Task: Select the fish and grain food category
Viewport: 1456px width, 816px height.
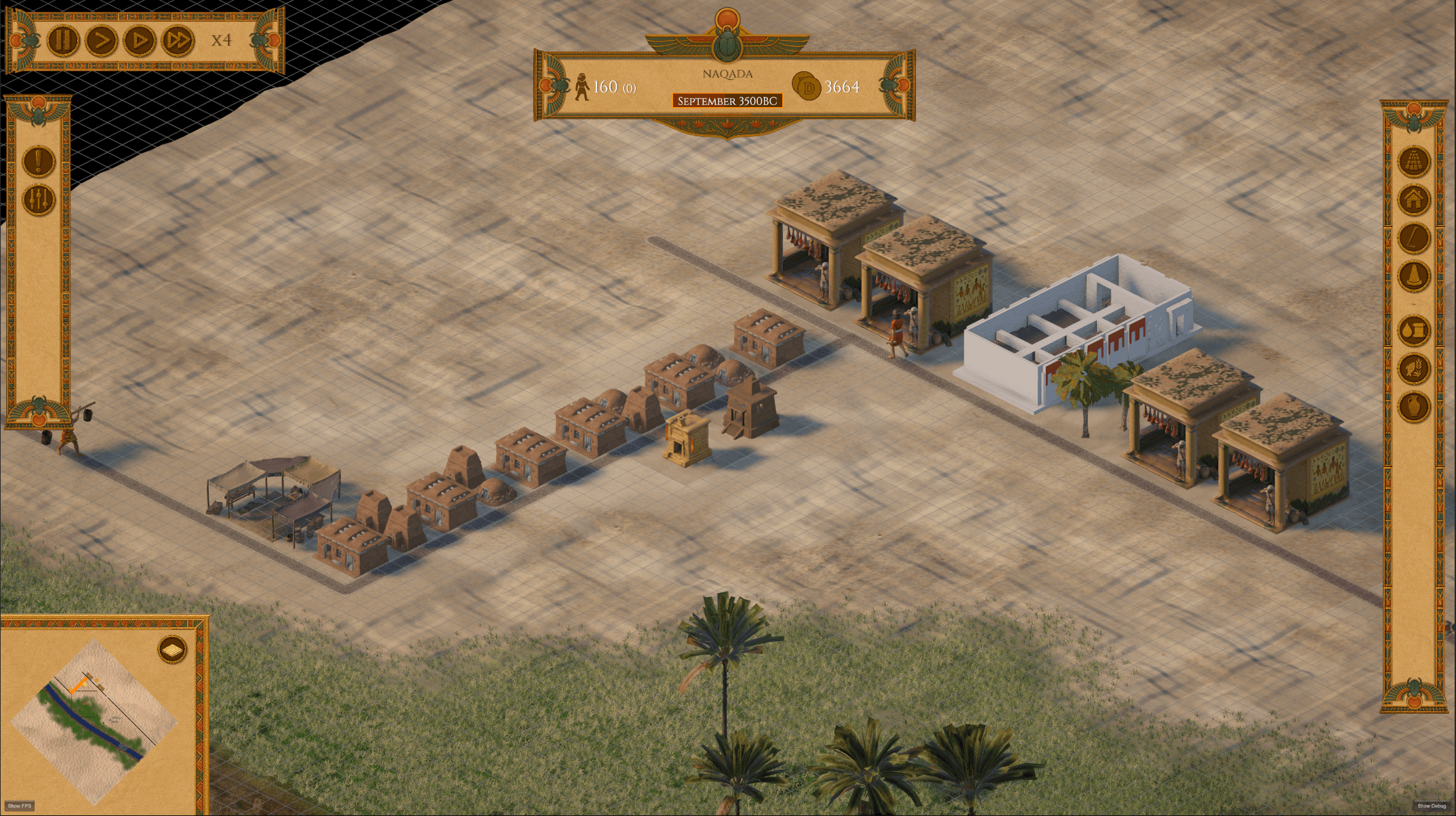Action: [x=1414, y=368]
